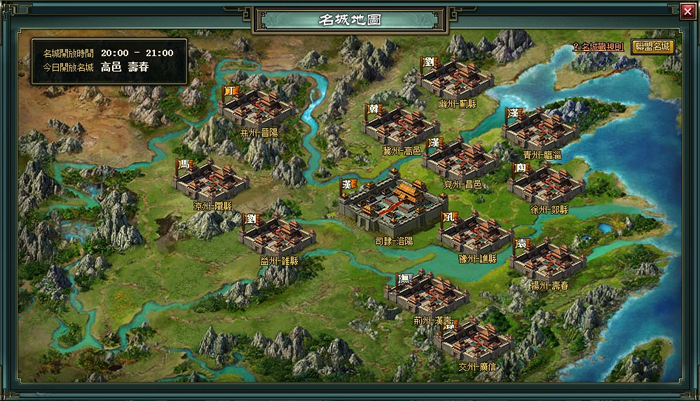
Task: Select the 涼州-隴縣 city
Action: [211, 180]
